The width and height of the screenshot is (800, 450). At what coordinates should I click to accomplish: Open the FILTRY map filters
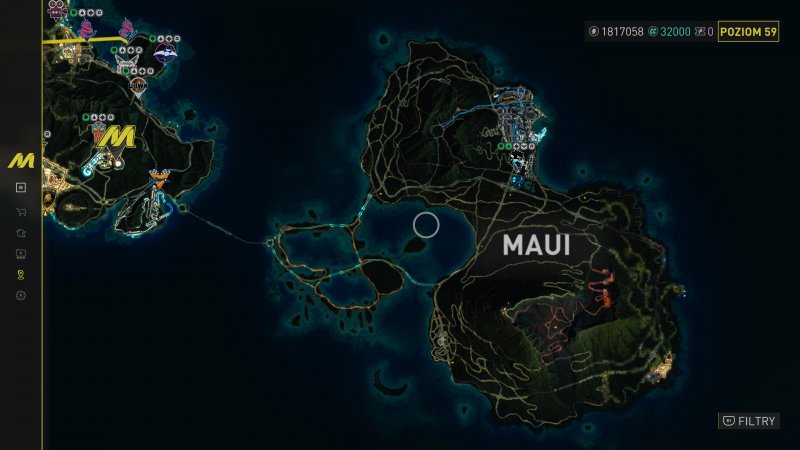pyautogui.click(x=748, y=421)
